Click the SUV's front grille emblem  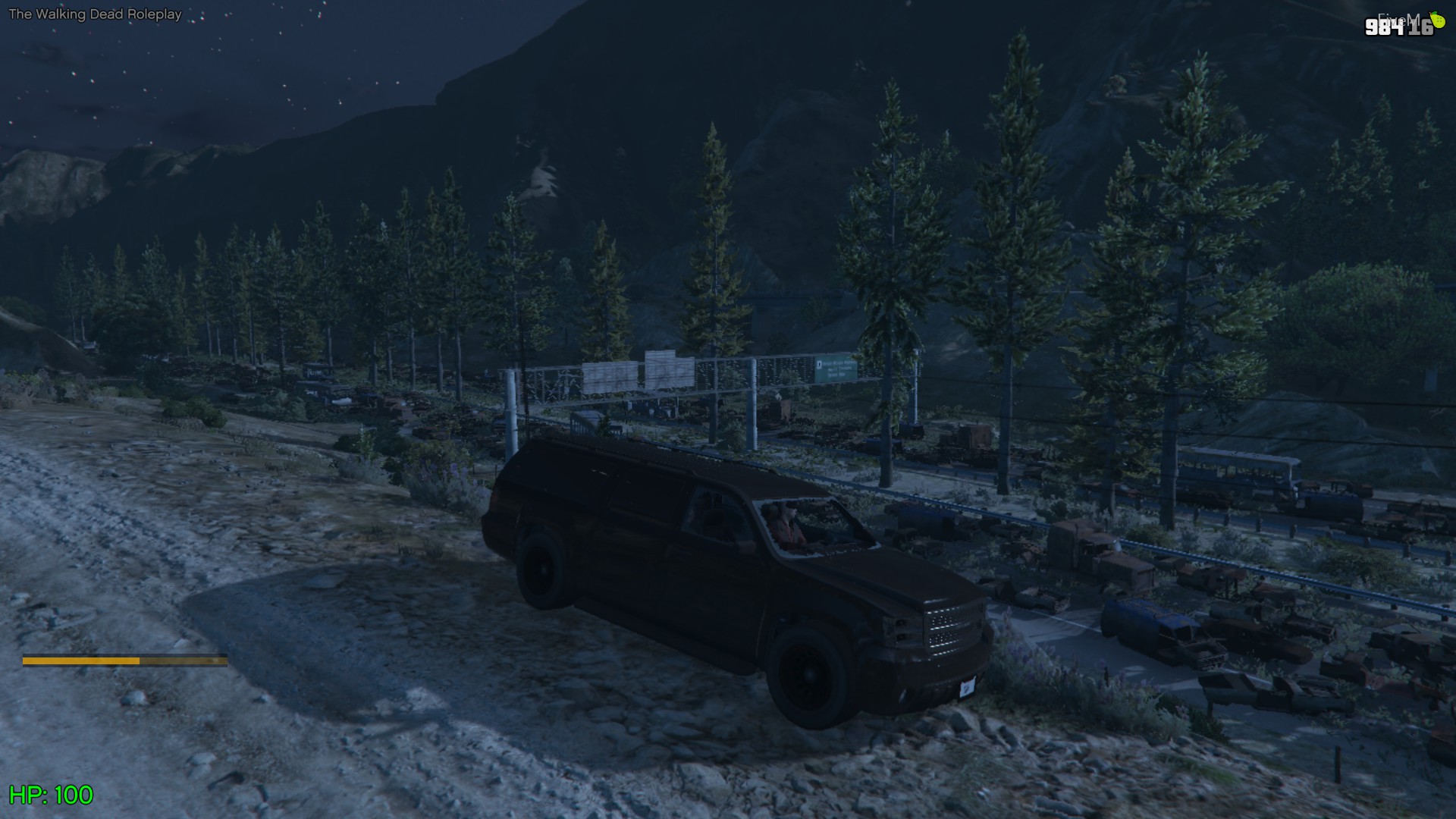tap(948, 628)
